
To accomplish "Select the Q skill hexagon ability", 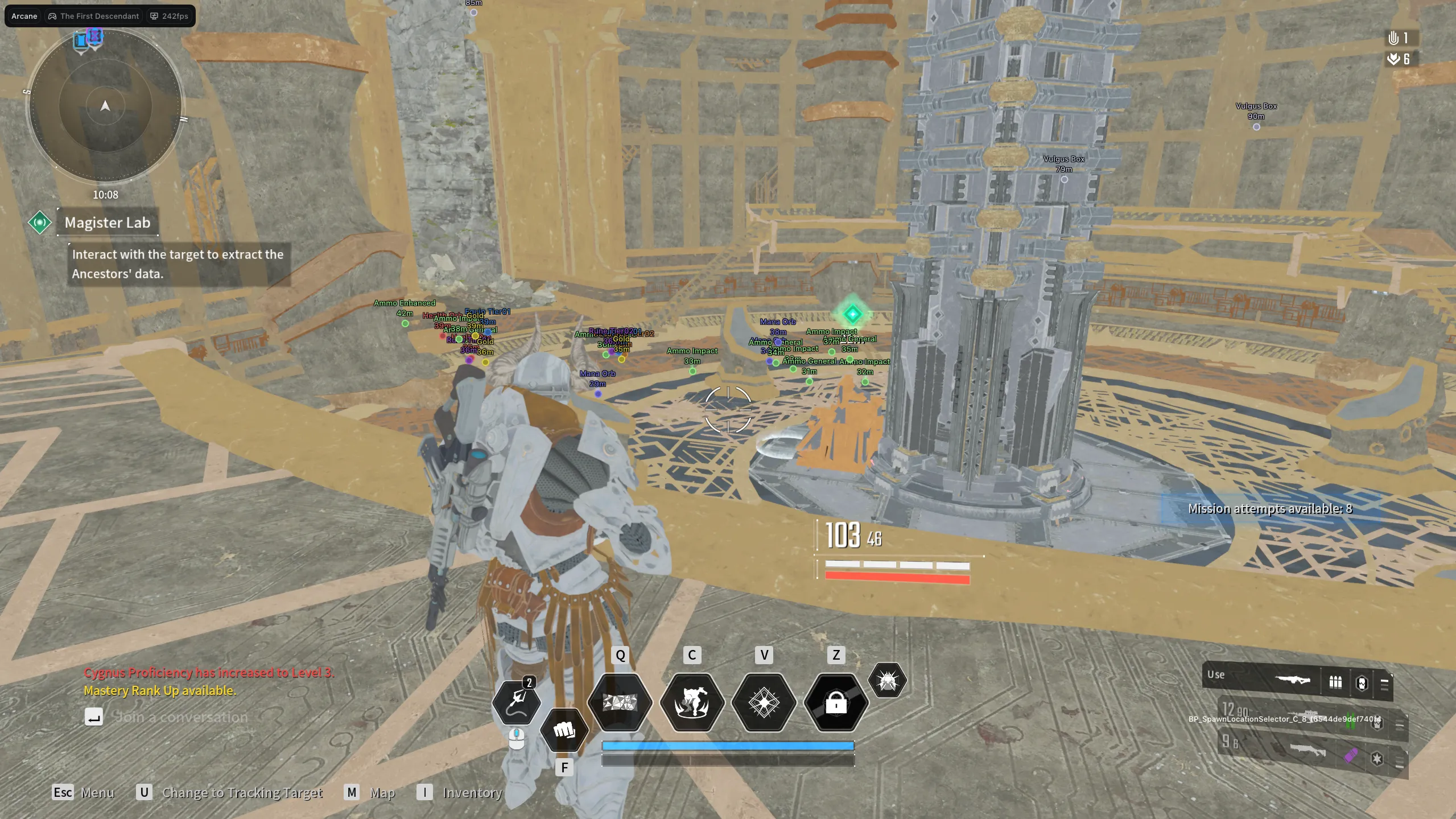I will click(x=620, y=703).
